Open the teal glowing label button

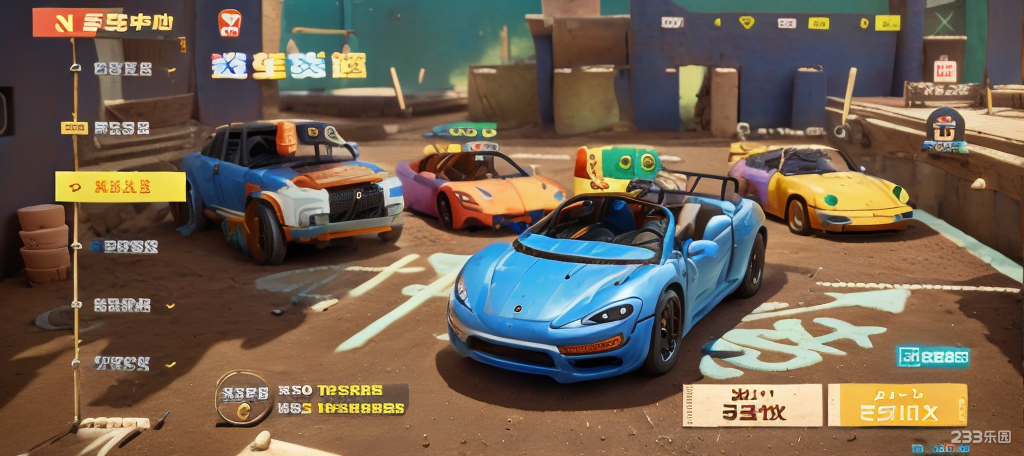(933, 357)
